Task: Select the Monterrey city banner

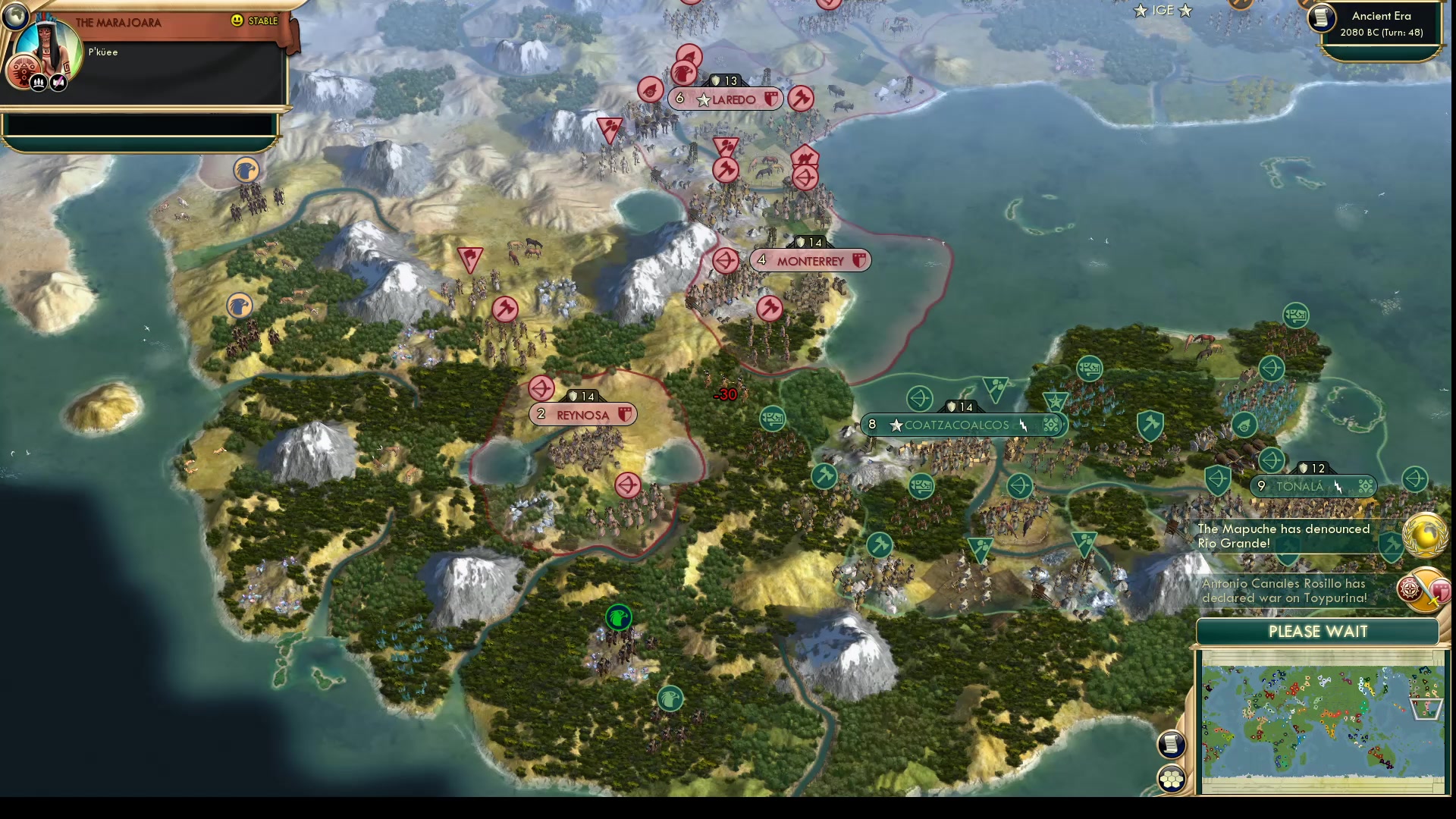Action: pyautogui.click(x=810, y=261)
